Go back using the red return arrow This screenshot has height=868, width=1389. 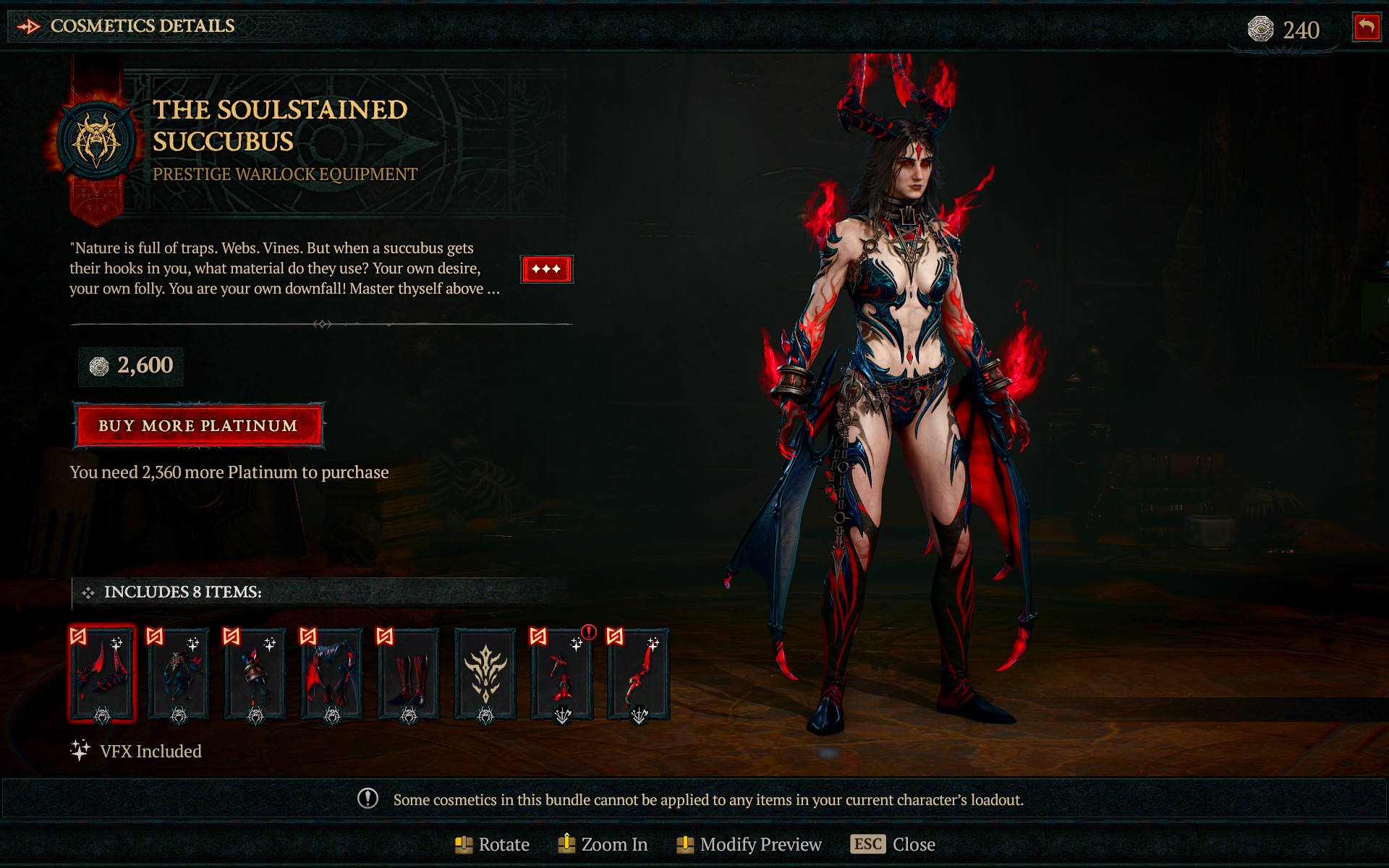pos(1366,28)
